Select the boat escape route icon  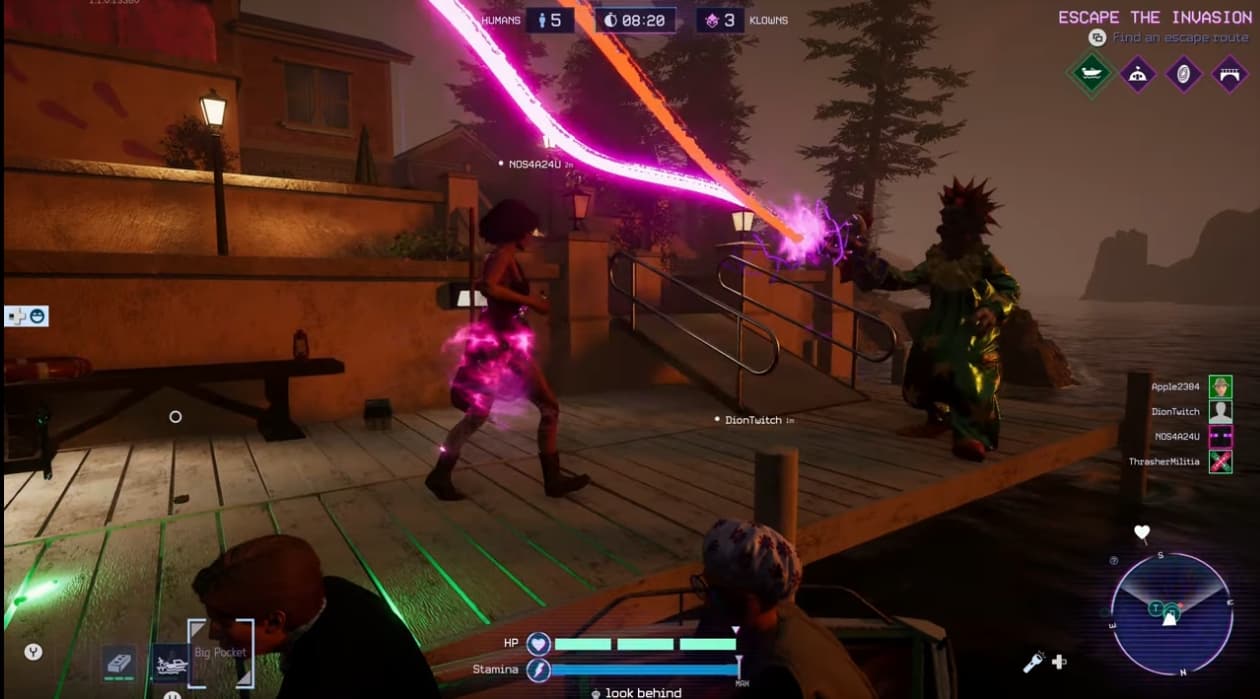pyautogui.click(x=1090, y=74)
